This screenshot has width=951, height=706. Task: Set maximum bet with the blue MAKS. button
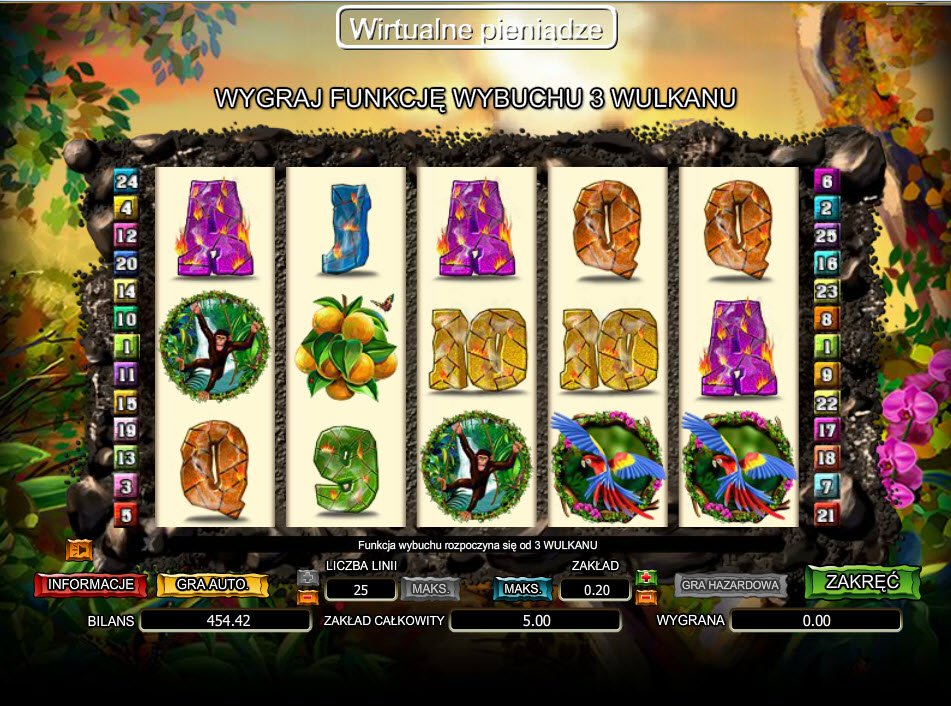(522, 589)
